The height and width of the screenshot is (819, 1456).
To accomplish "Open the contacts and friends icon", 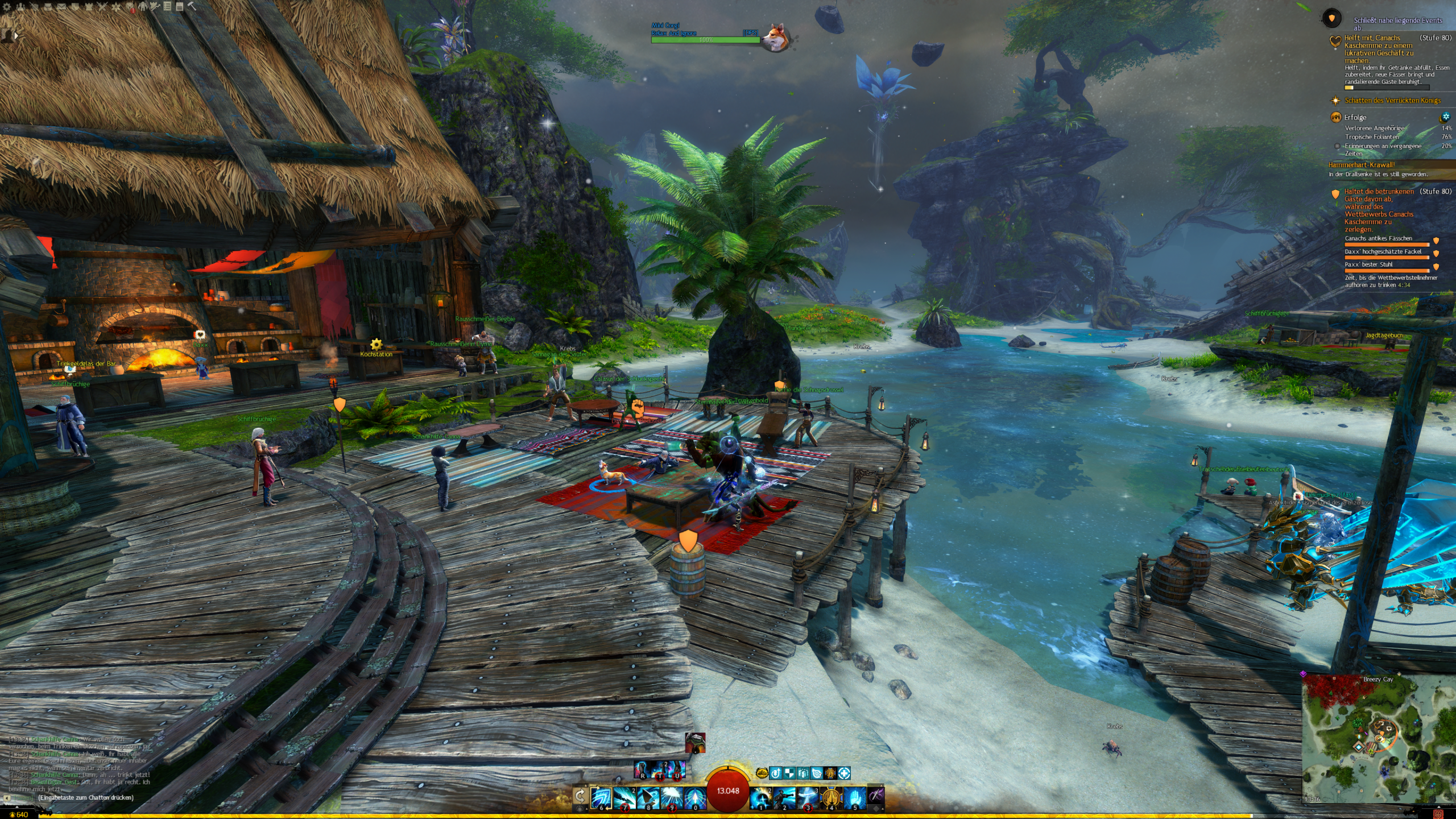I will click(20, 7).
